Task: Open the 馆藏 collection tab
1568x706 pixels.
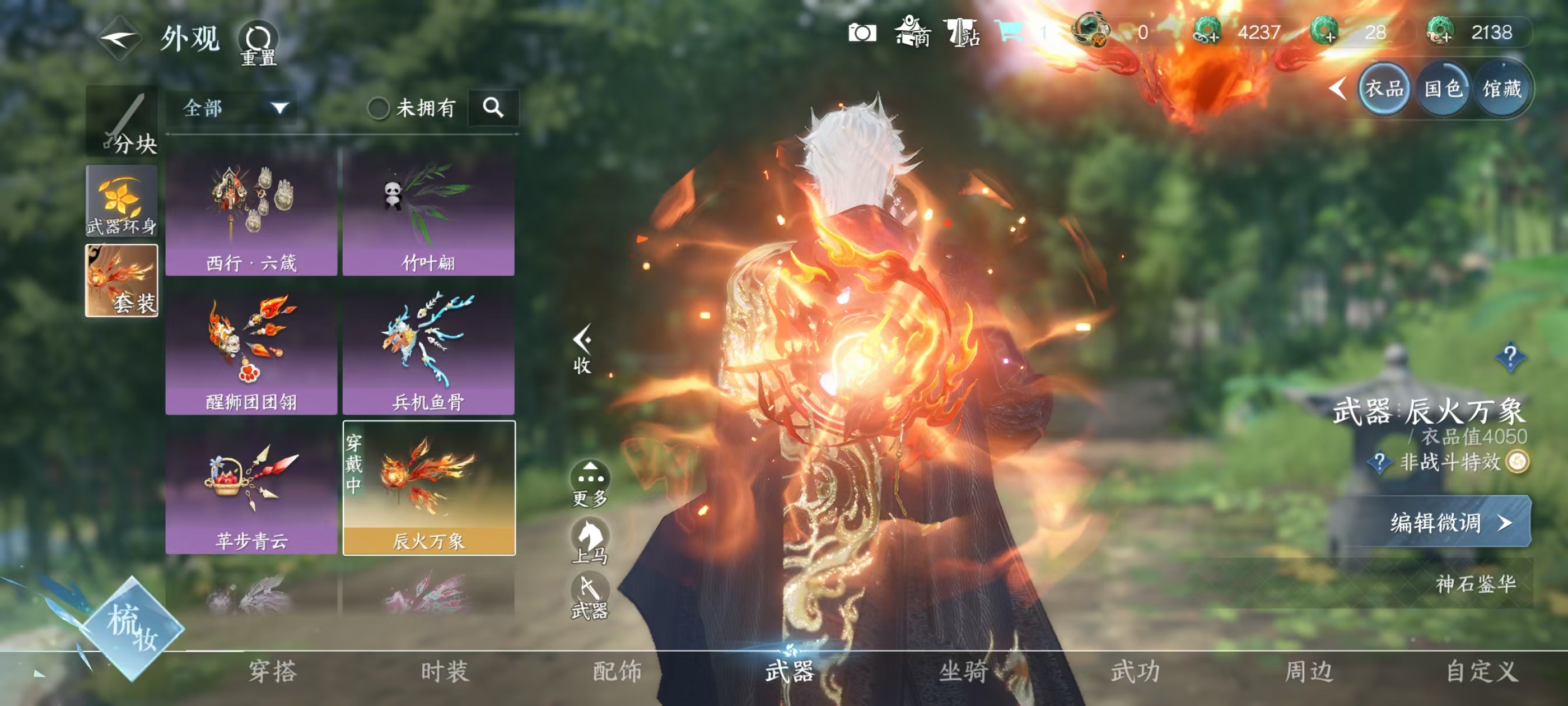Action: pyautogui.click(x=1502, y=89)
